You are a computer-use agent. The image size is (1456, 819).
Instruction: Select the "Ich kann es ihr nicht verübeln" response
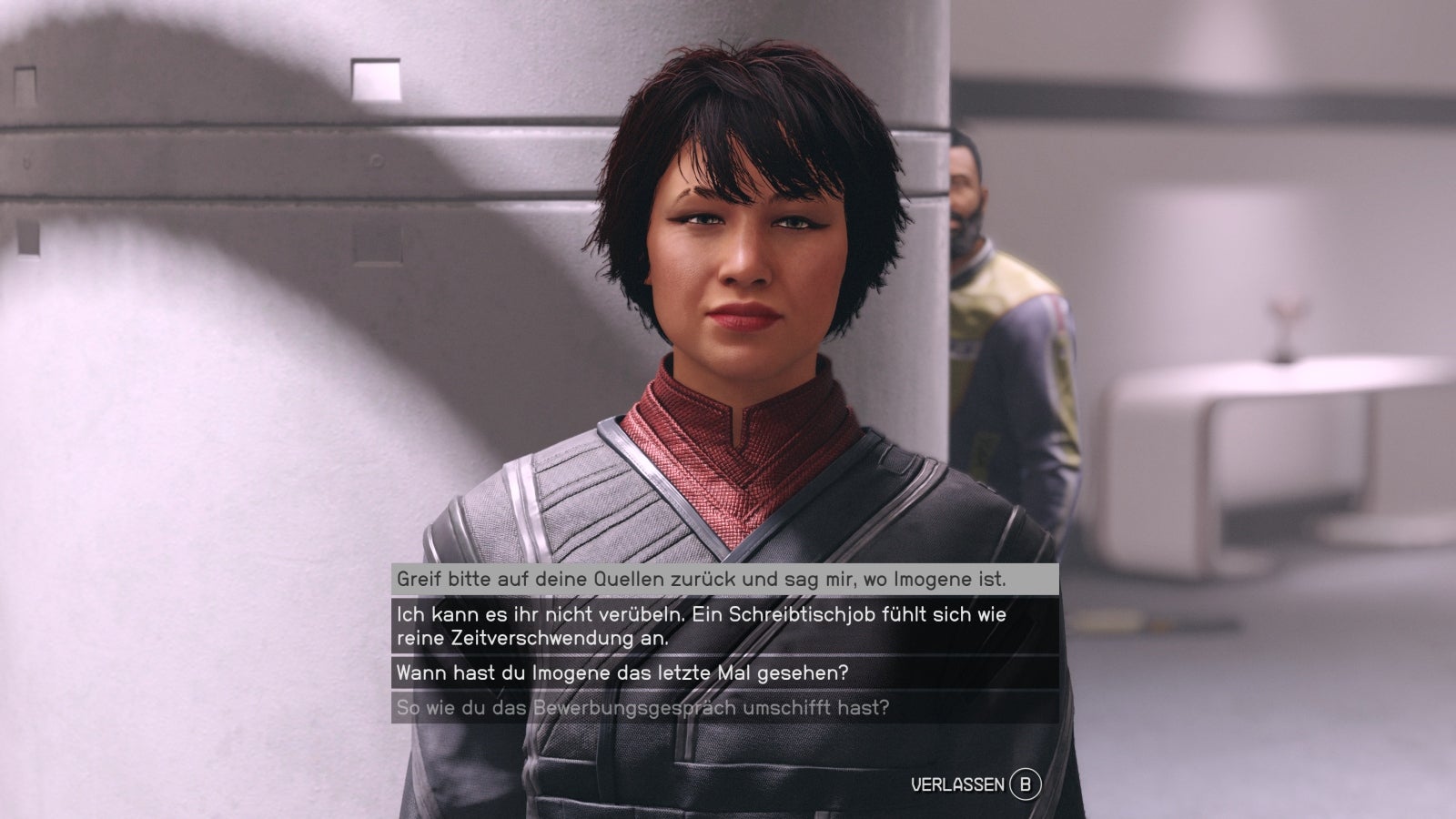(x=701, y=626)
